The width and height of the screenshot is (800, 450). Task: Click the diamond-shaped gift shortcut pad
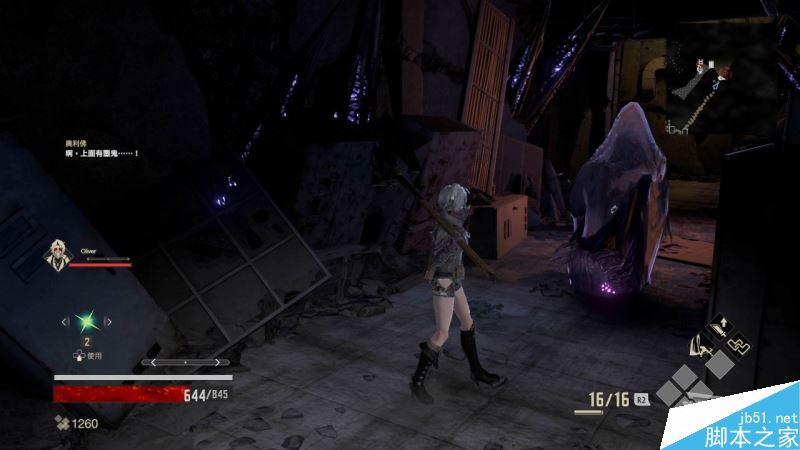point(690,390)
